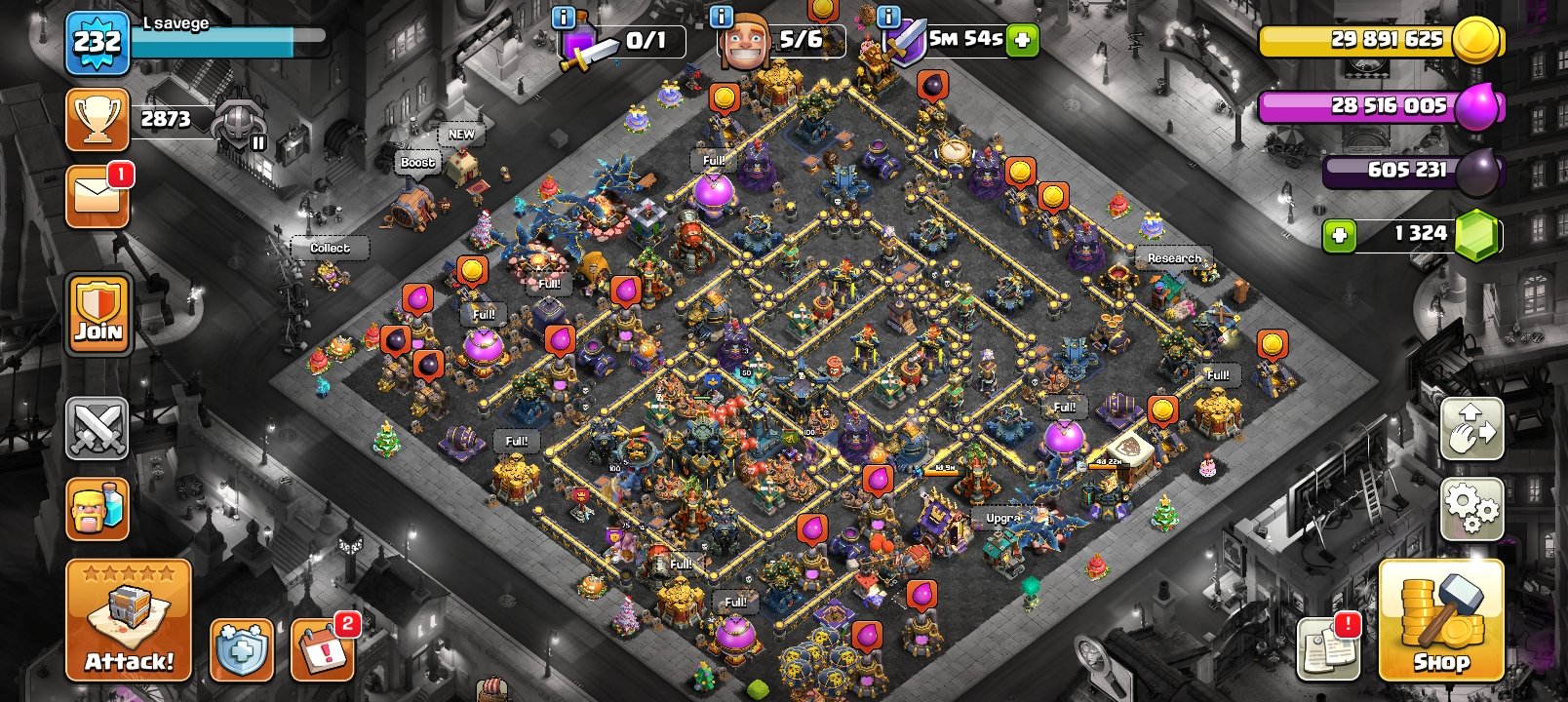The width and height of the screenshot is (1568, 702).
Task: Collect from the Collect speech bubble
Action: point(330,248)
